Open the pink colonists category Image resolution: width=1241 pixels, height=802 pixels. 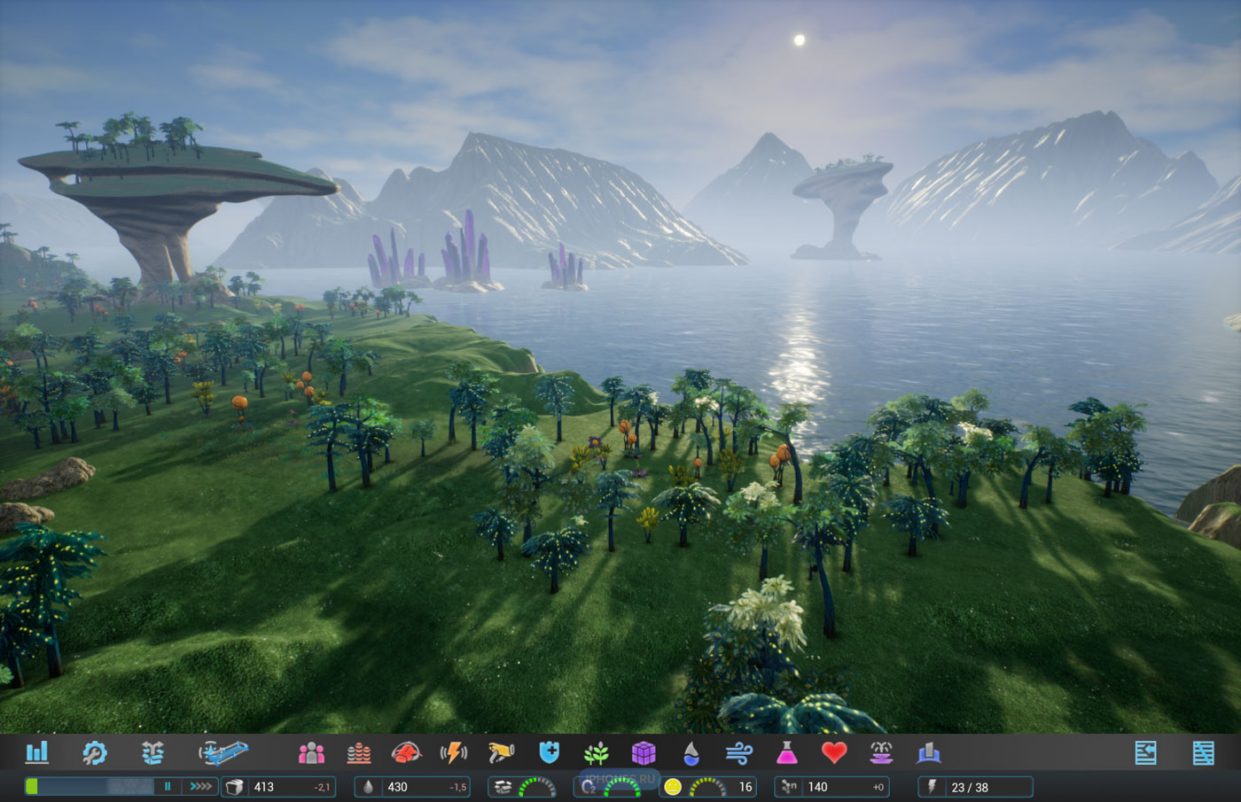point(311,752)
